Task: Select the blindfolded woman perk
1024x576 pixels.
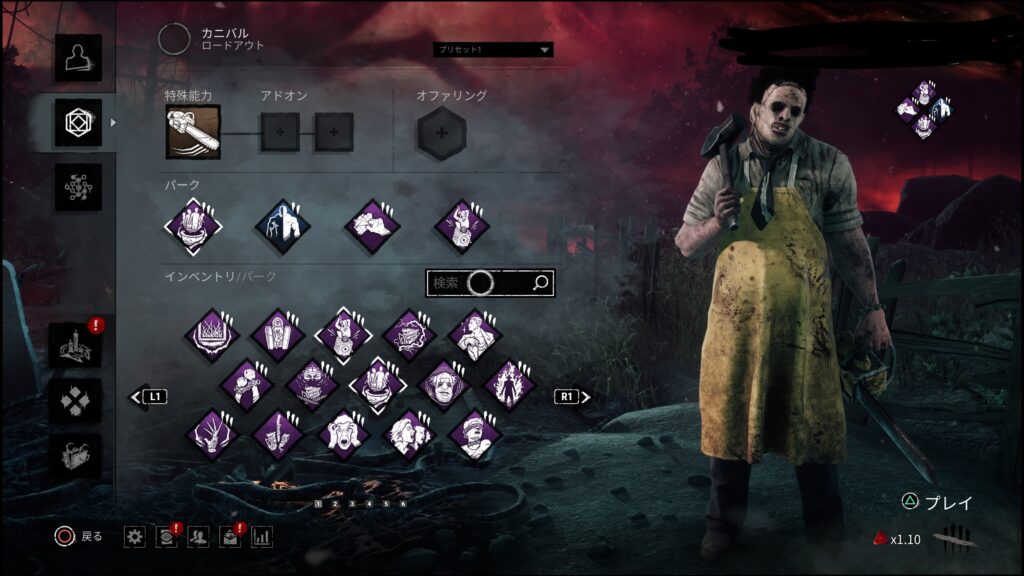Action: [x=475, y=434]
